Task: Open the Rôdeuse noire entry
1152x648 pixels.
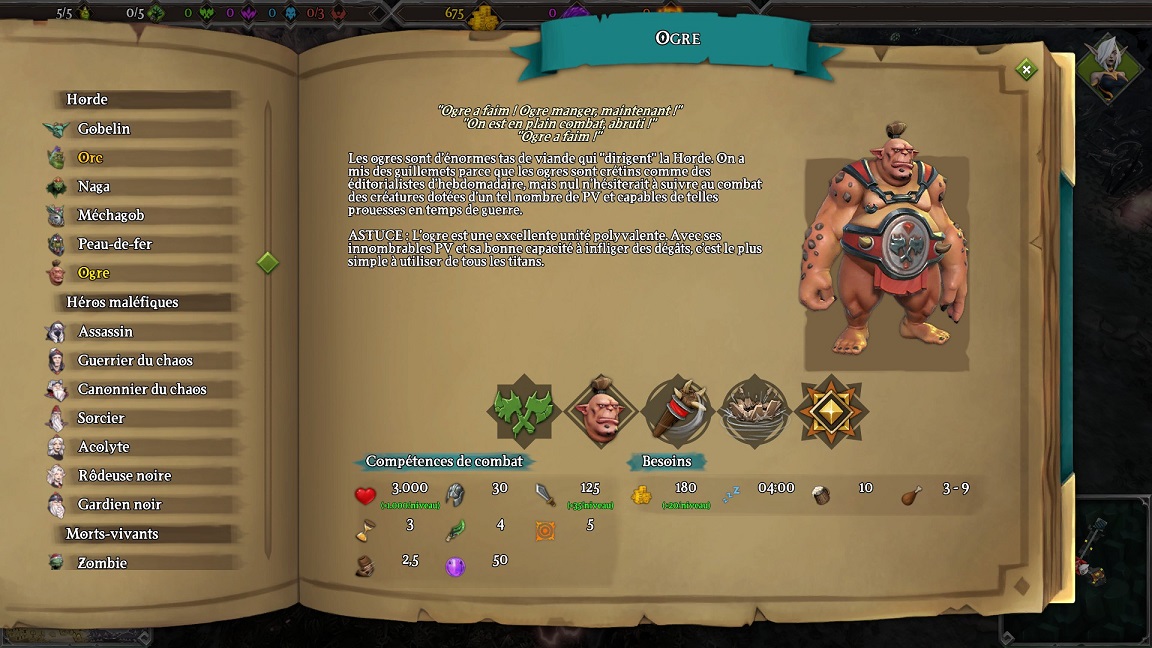Action: [124, 476]
